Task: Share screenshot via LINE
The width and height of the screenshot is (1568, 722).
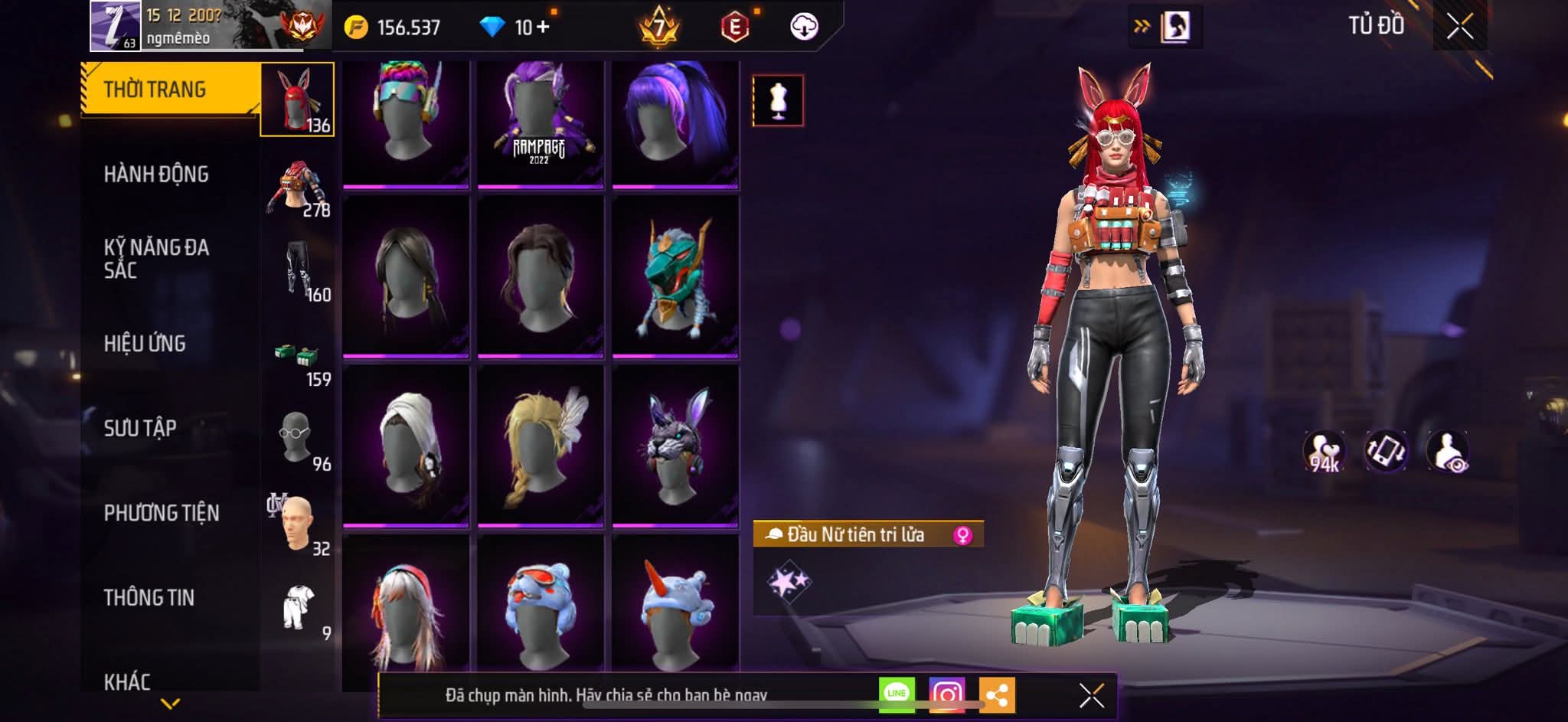Action: pos(897,694)
